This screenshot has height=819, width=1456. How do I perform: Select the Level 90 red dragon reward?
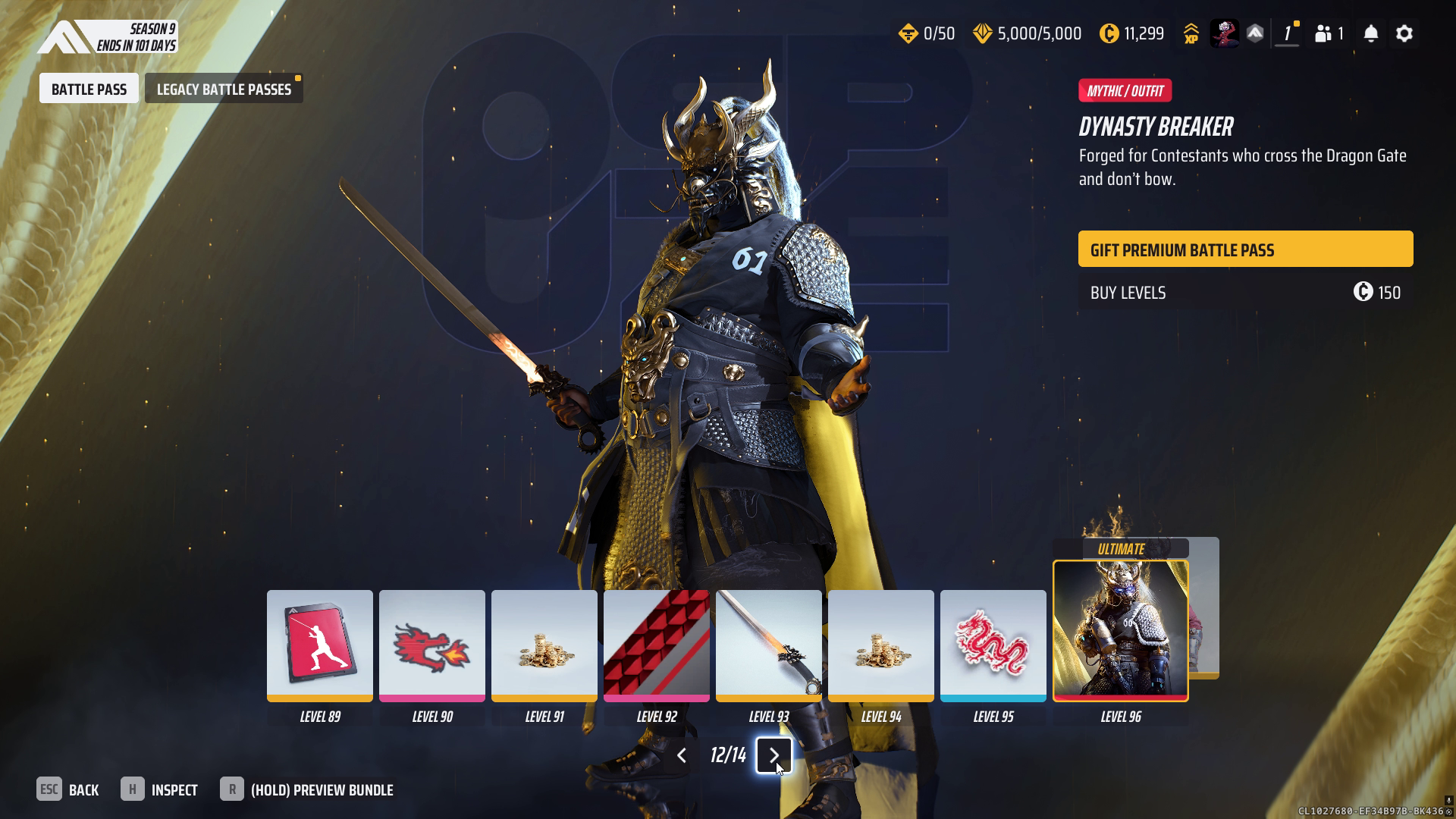[431, 645]
